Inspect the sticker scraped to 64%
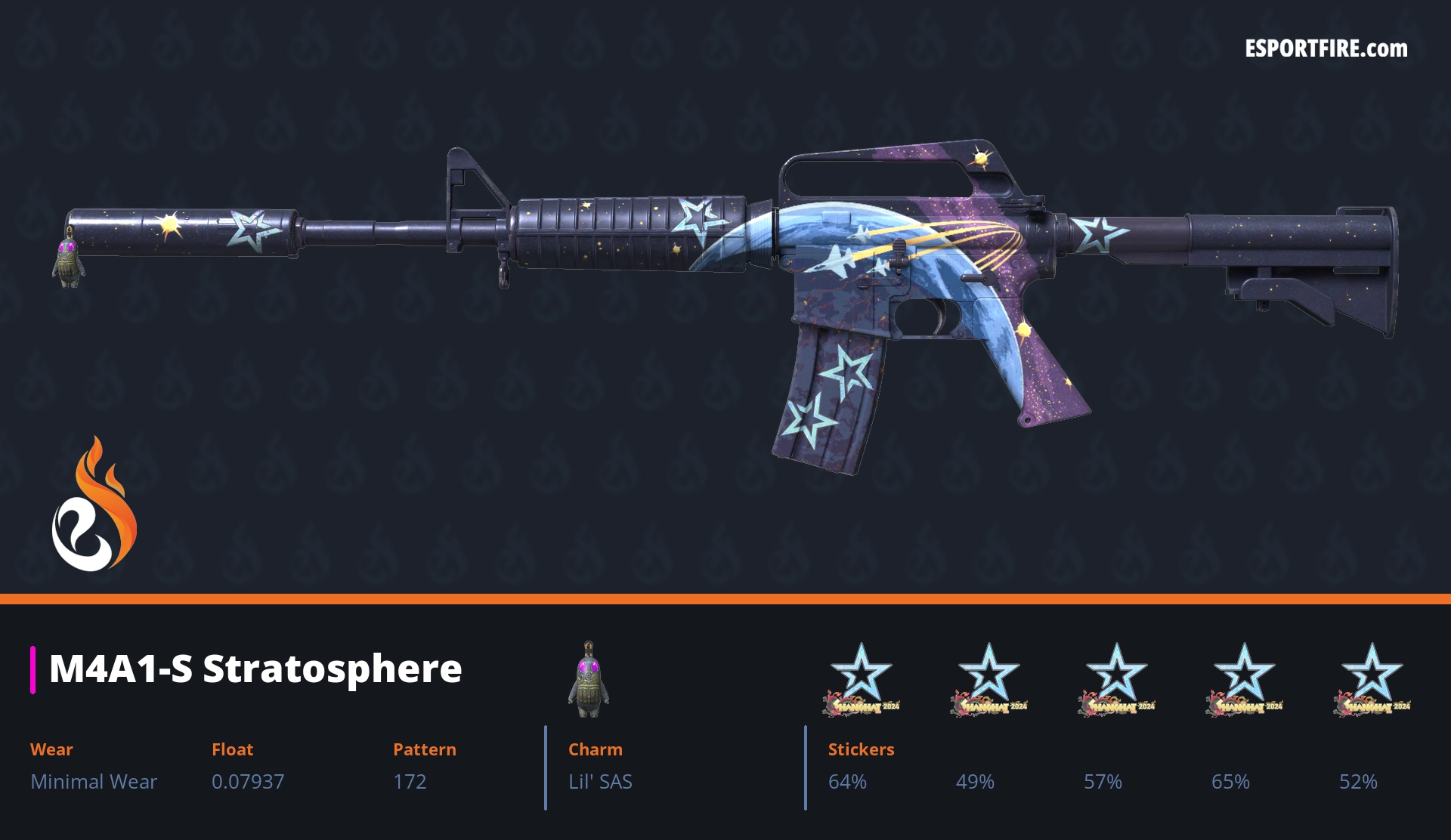1451x840 pixels. coord(861,680)
